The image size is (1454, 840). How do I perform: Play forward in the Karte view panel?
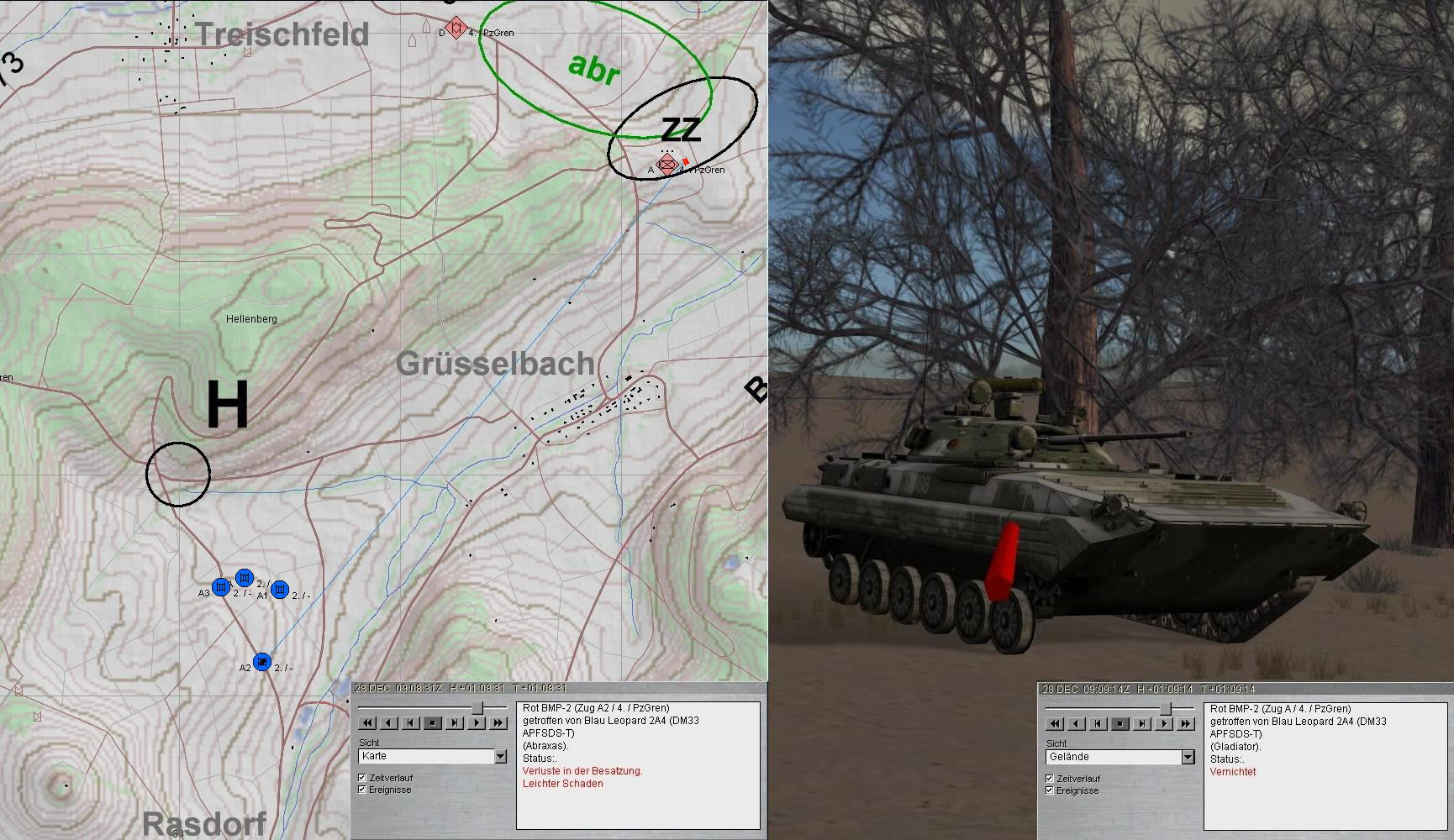pyautogui.click(x=477, y=722)
